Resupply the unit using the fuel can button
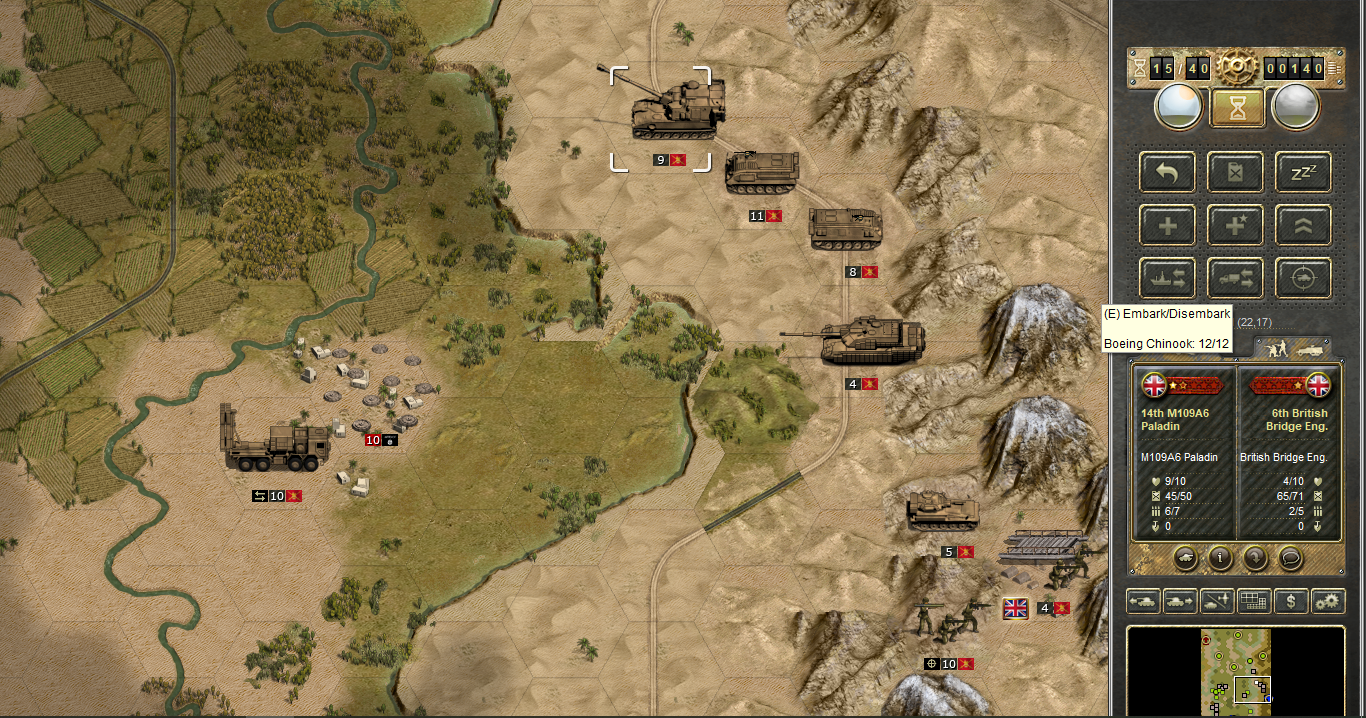Screen dimensions: 1366x718 1235,172
